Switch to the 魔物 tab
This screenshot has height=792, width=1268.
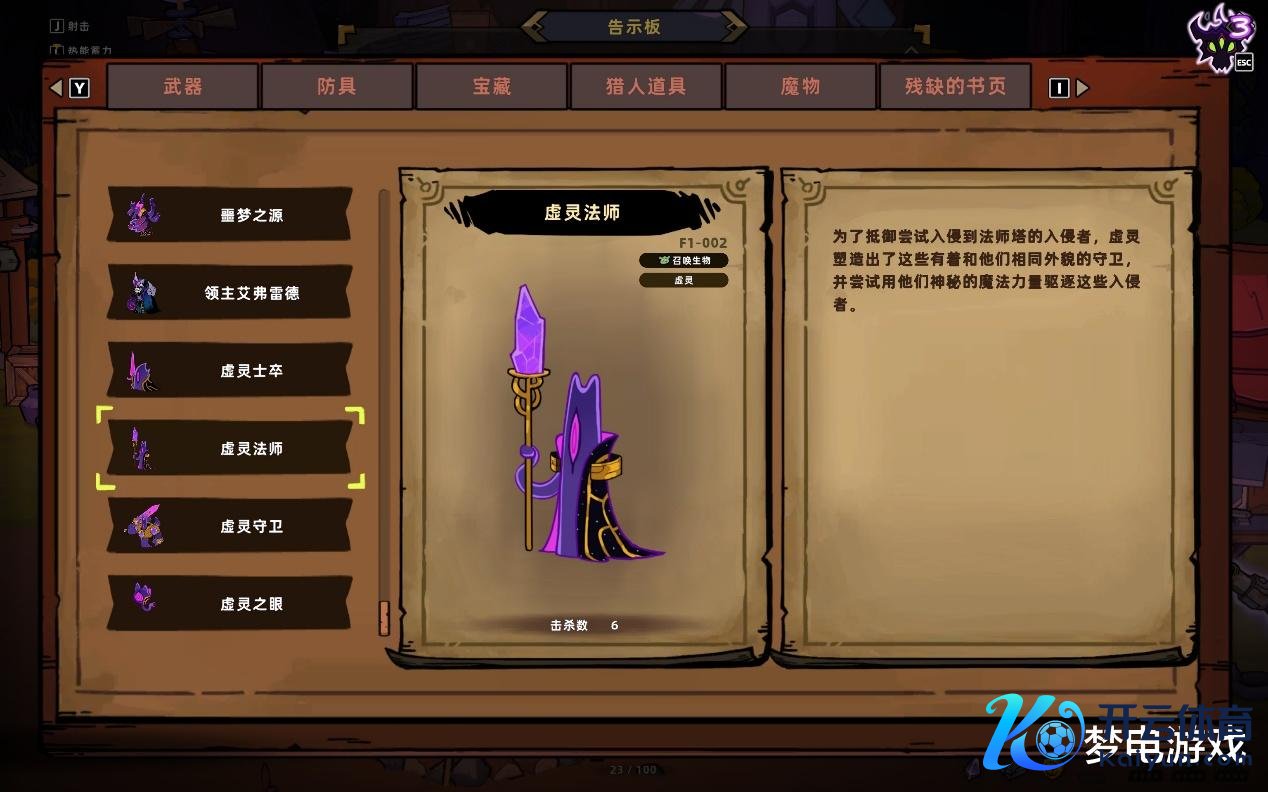pyautogui.click(x=801, y=87)
